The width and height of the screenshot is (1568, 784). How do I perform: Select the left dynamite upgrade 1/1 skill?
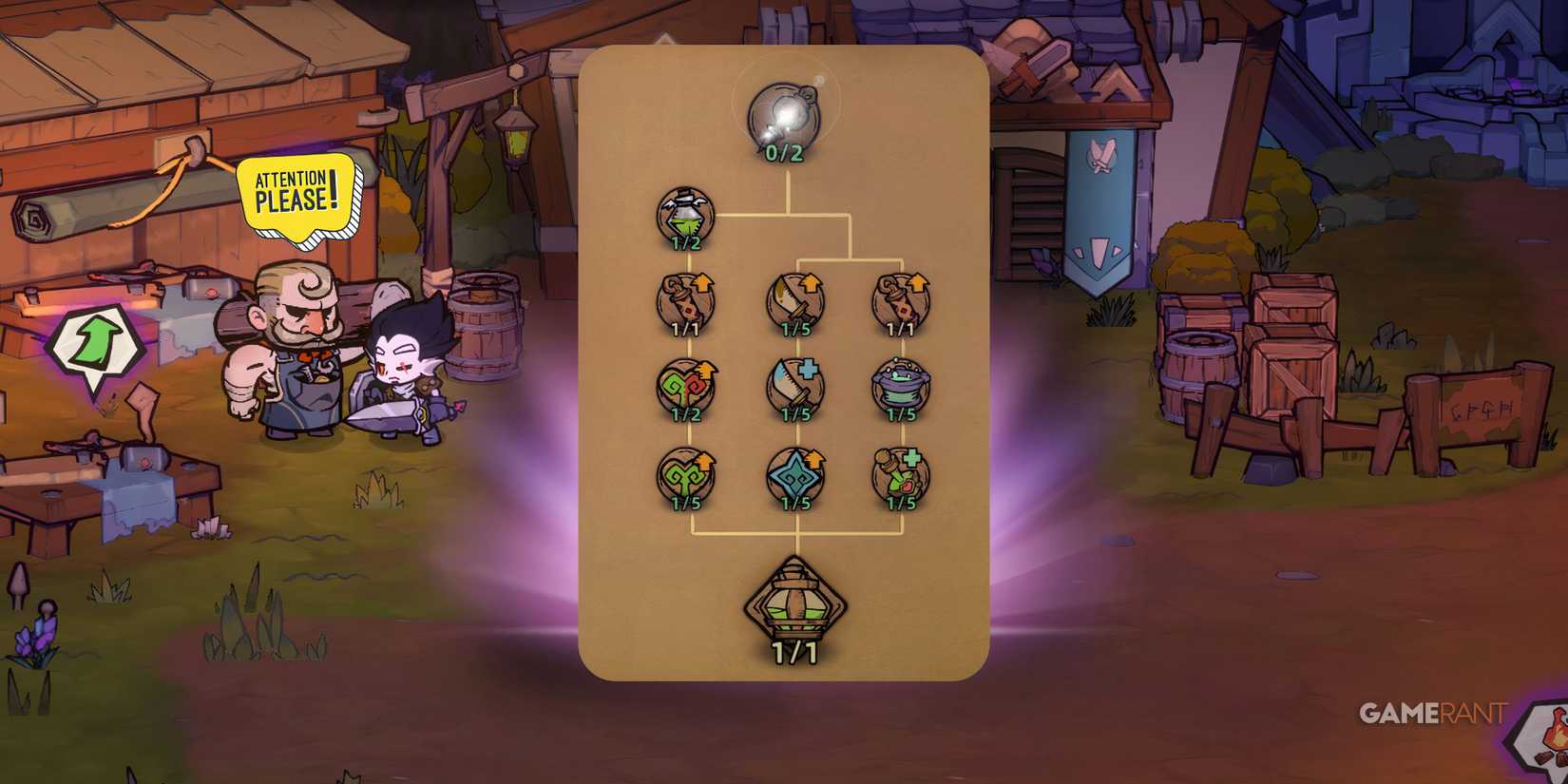684,299
